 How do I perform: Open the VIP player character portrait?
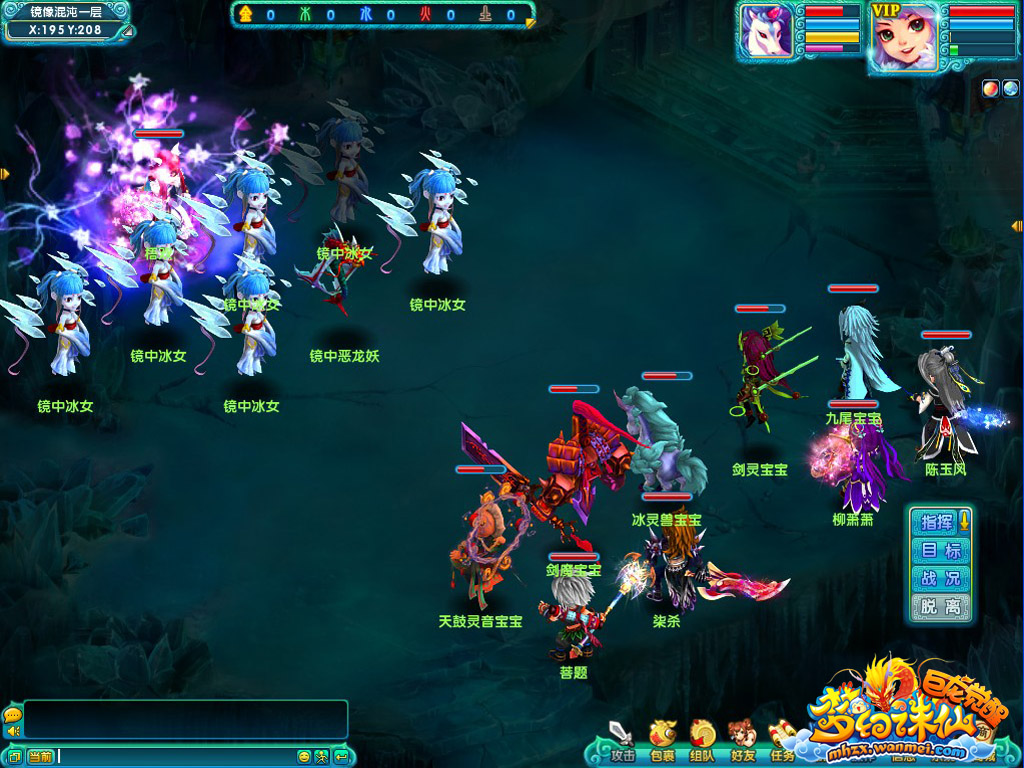[903, 38]
